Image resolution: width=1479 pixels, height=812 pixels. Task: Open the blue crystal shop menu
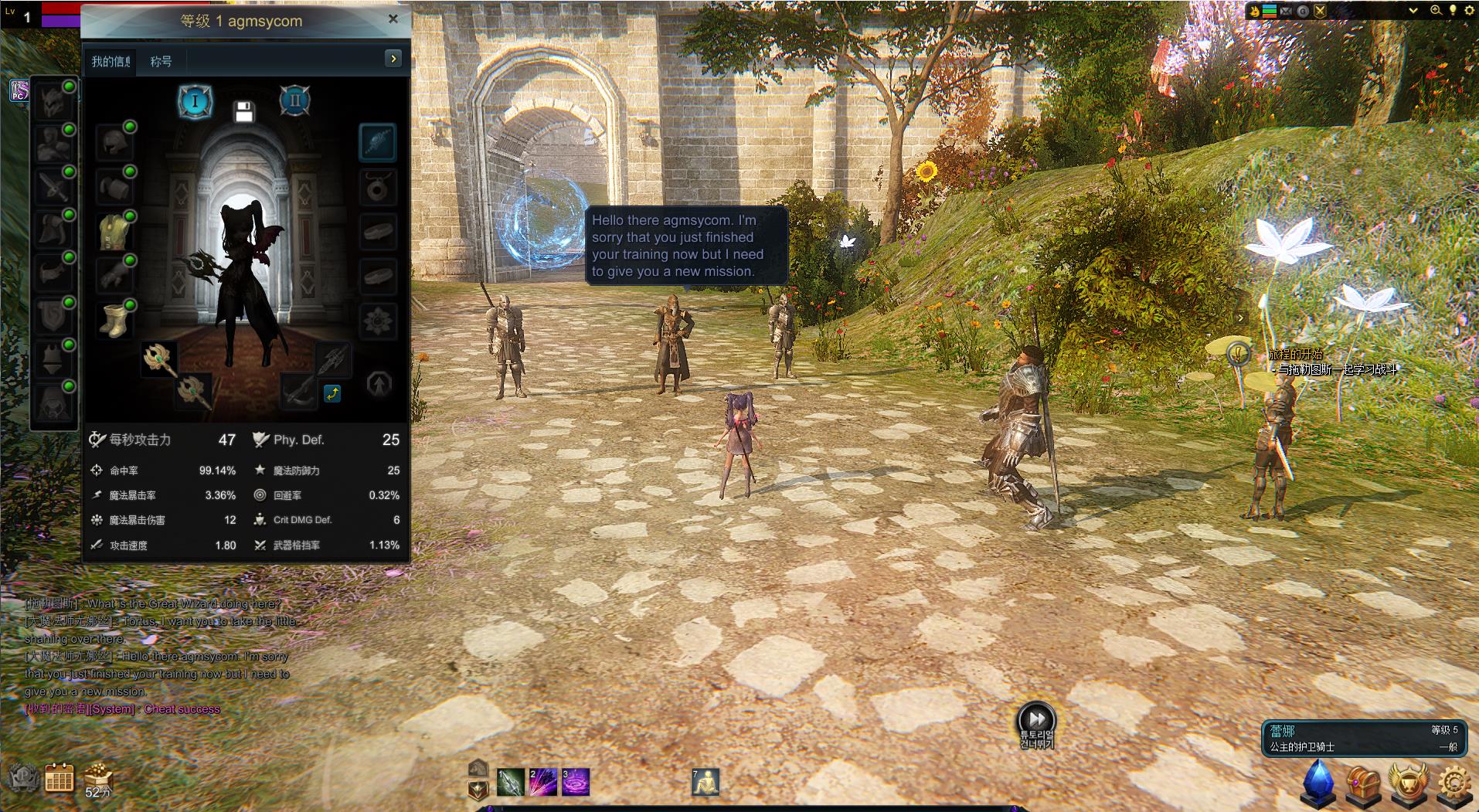[x=1319, y=782]
